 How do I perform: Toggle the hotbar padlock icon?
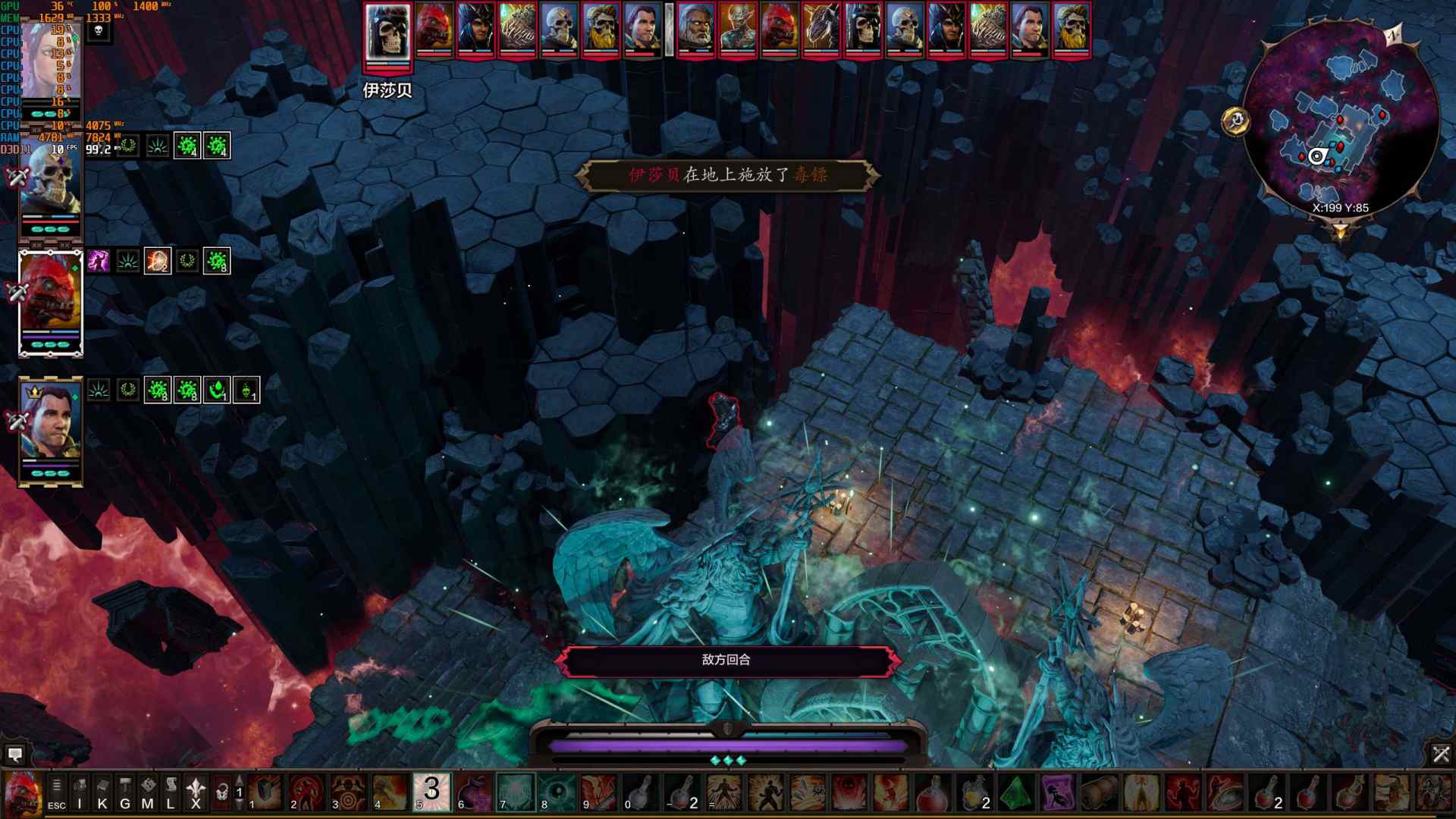click(x=221, y=792)
